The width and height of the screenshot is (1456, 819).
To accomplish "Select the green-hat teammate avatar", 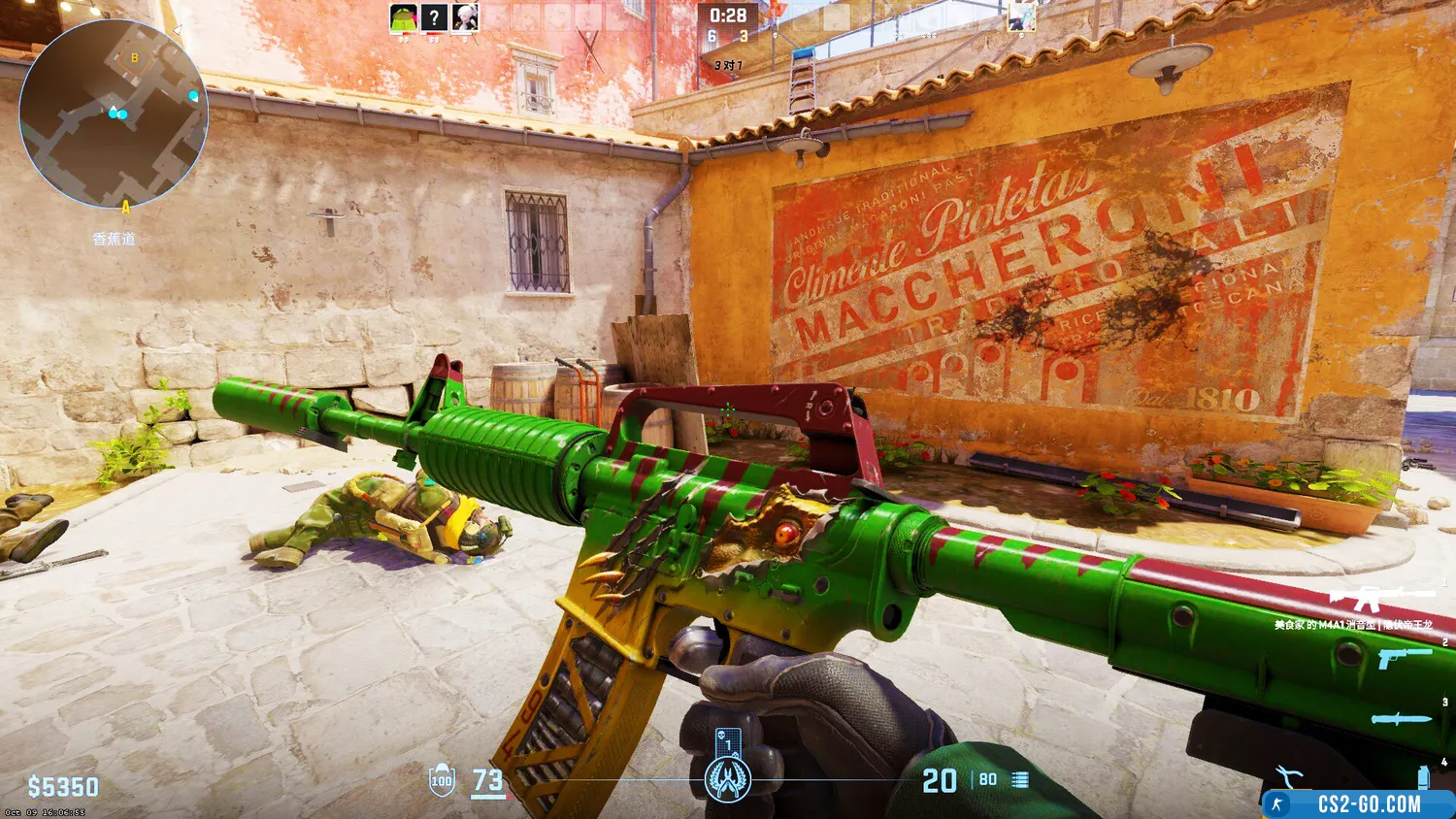I will 403,17.
